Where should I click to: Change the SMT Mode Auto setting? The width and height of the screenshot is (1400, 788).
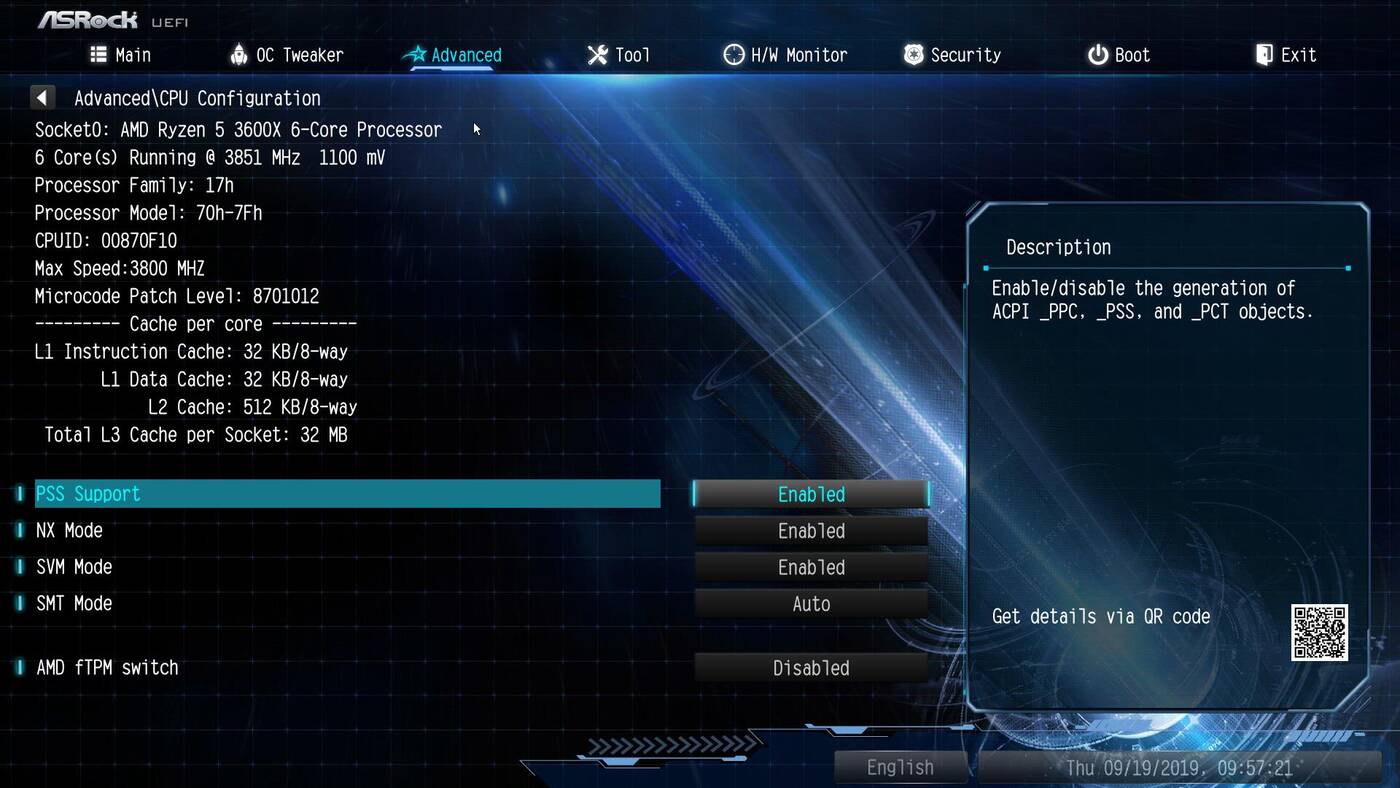click(x=811, y=604)
